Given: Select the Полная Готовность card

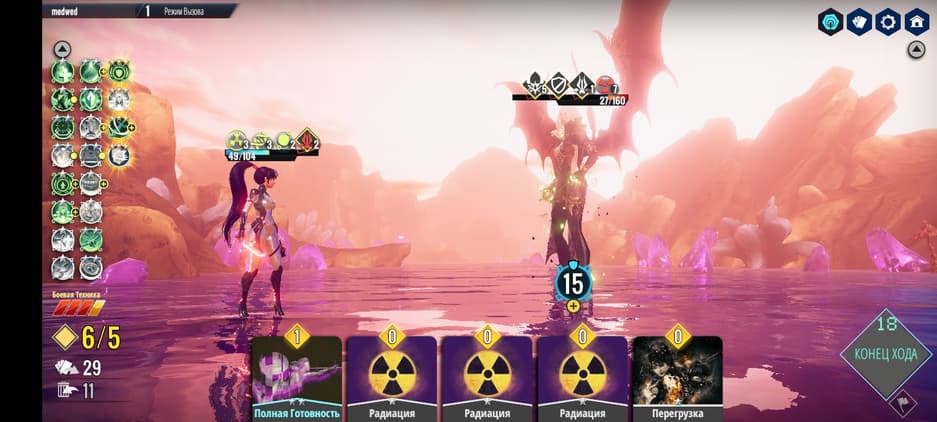Looking at the screenshot, I should coord(296,377).
